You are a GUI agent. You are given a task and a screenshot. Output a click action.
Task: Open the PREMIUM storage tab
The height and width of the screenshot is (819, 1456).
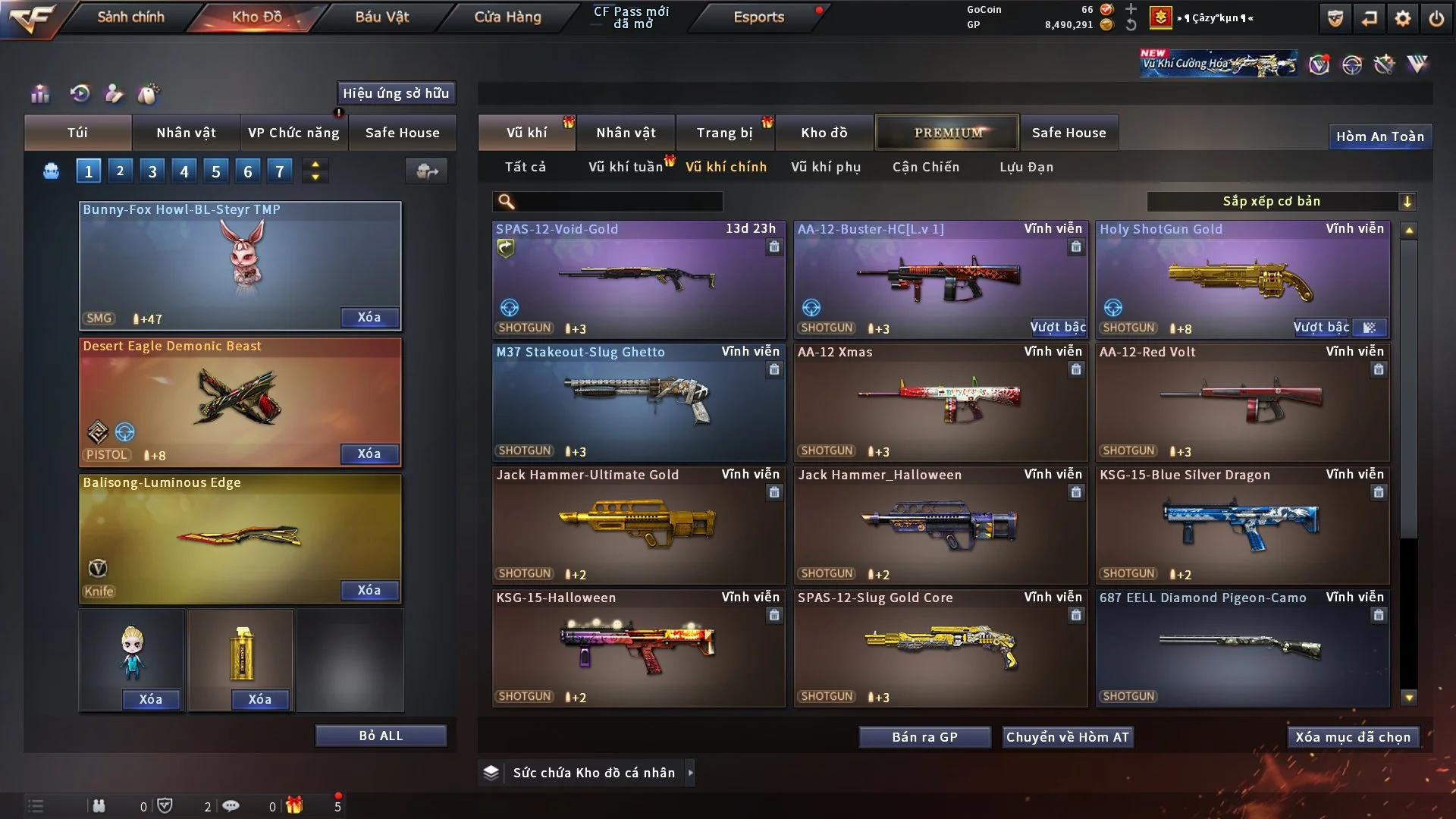948,133
